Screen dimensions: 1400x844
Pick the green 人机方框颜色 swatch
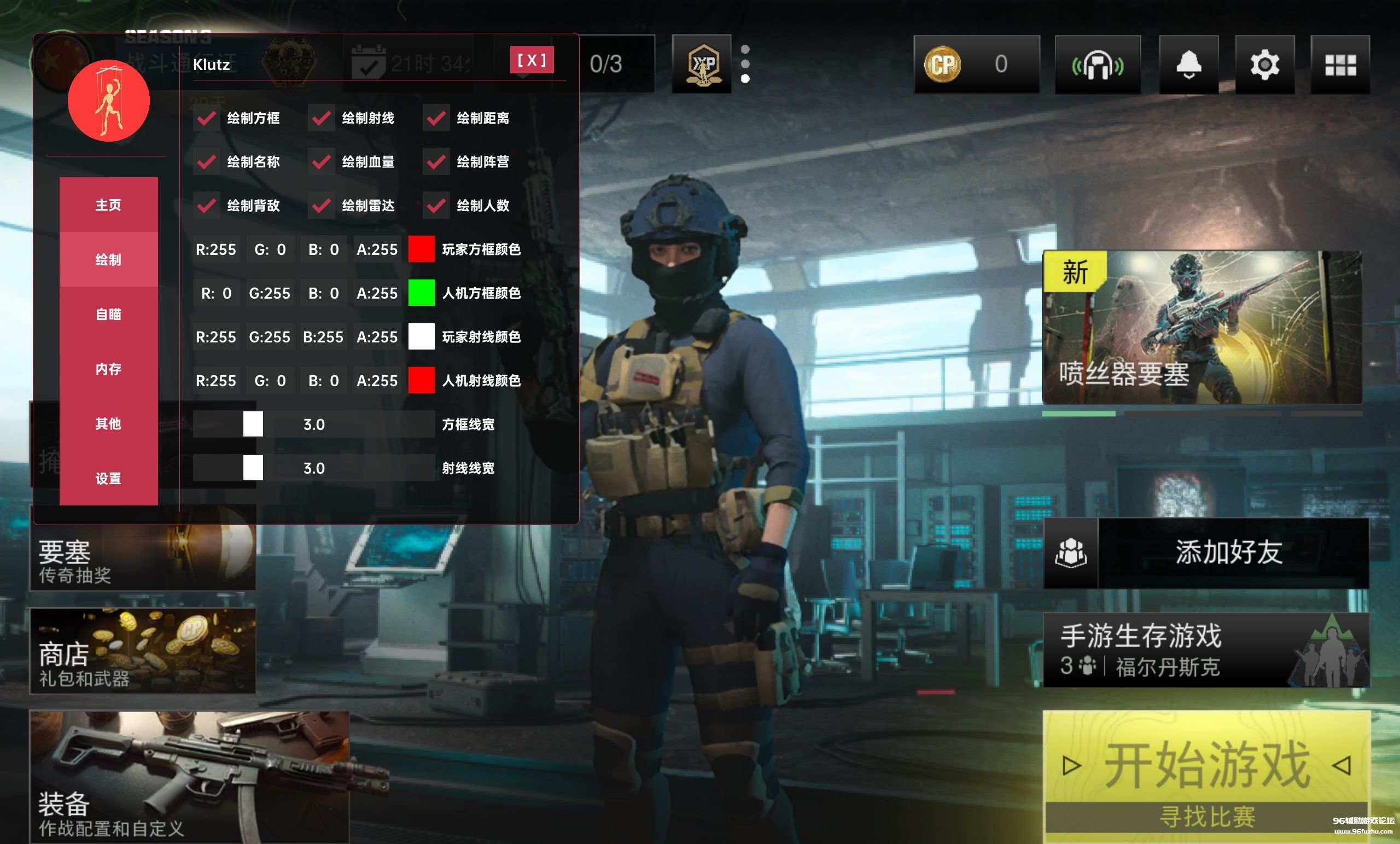pos(422,293)
